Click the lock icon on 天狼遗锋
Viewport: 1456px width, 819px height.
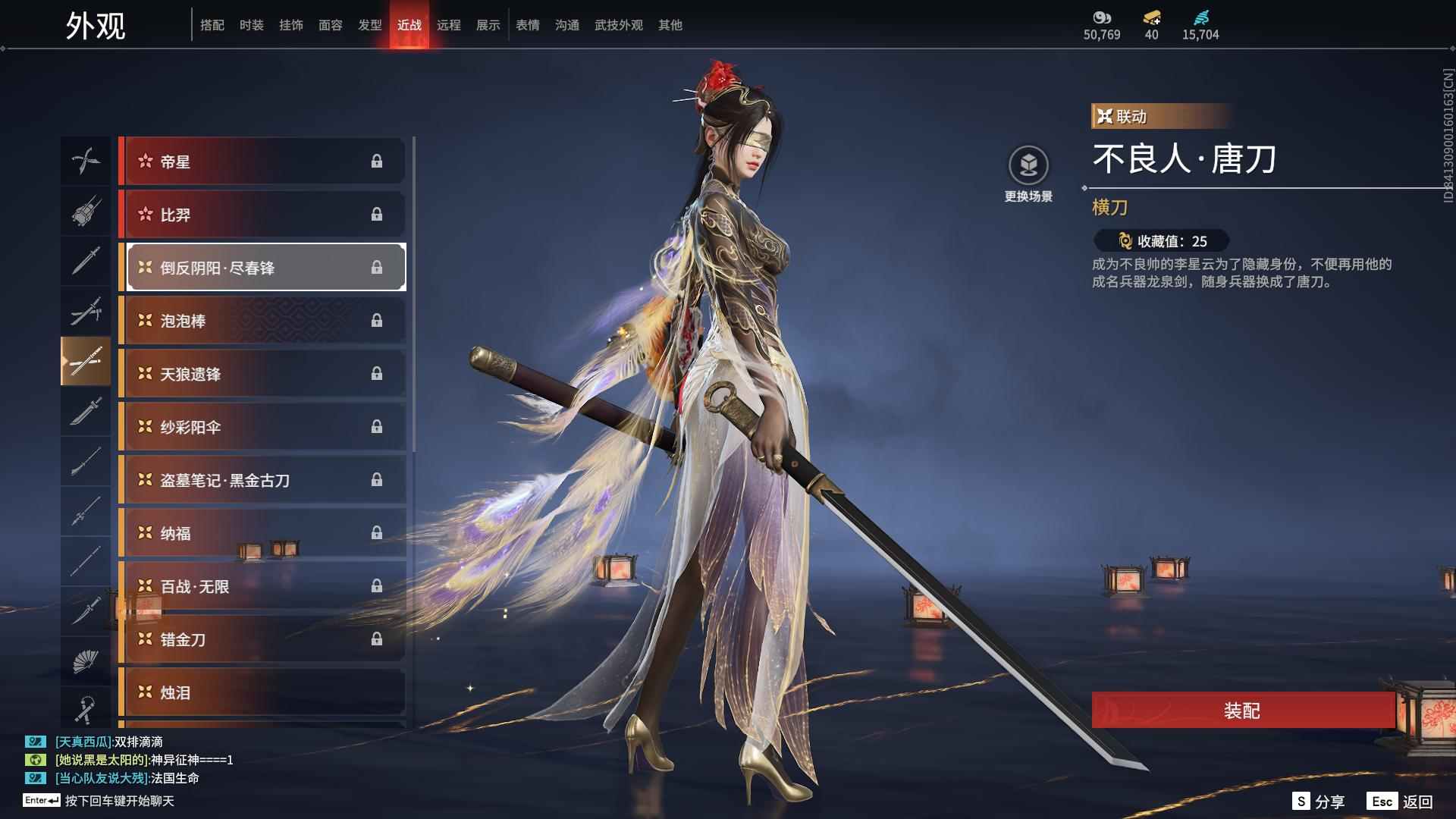(377, 373)
